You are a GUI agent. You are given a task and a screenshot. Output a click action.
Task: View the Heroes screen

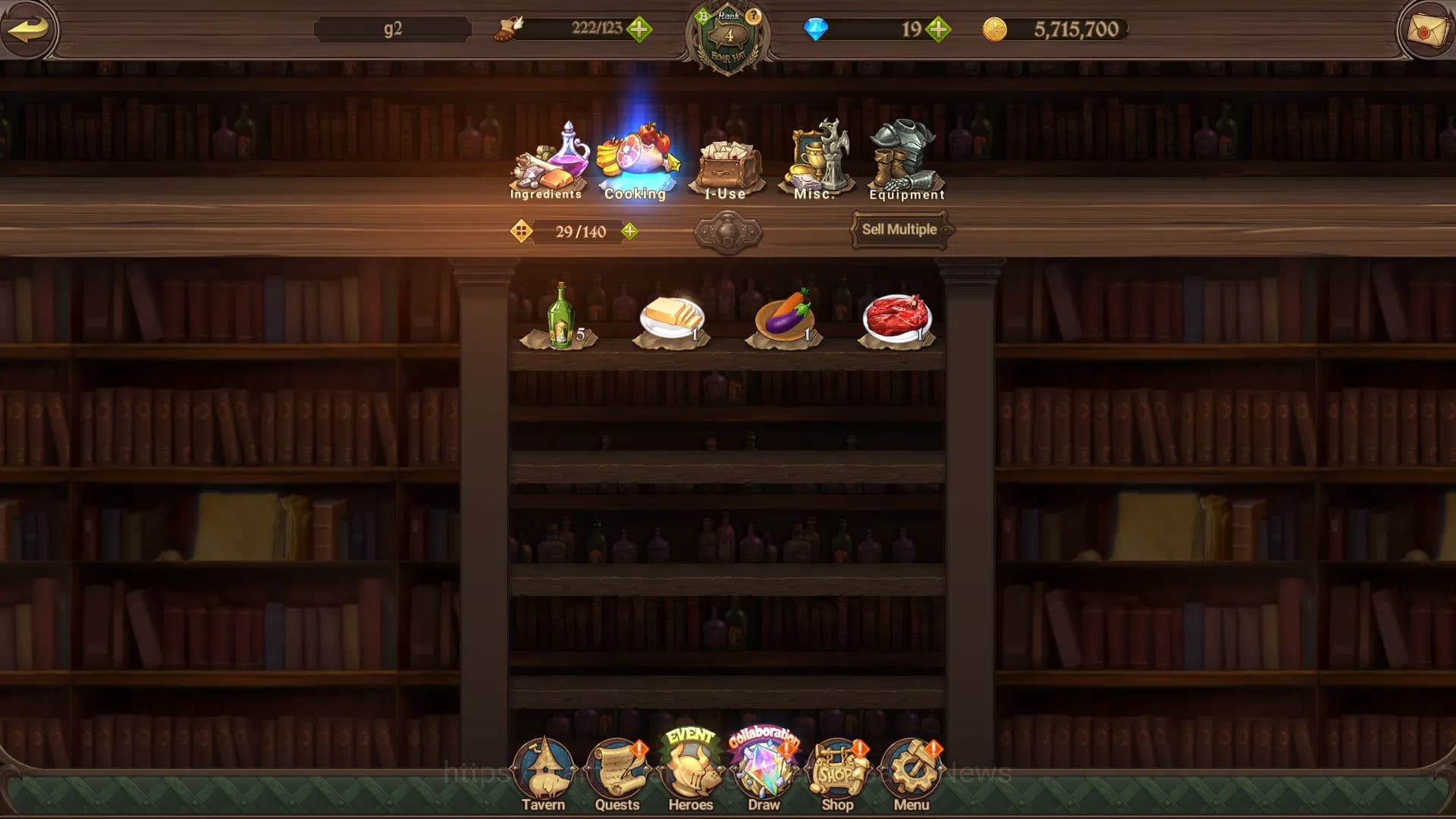(x=691, y=775)
